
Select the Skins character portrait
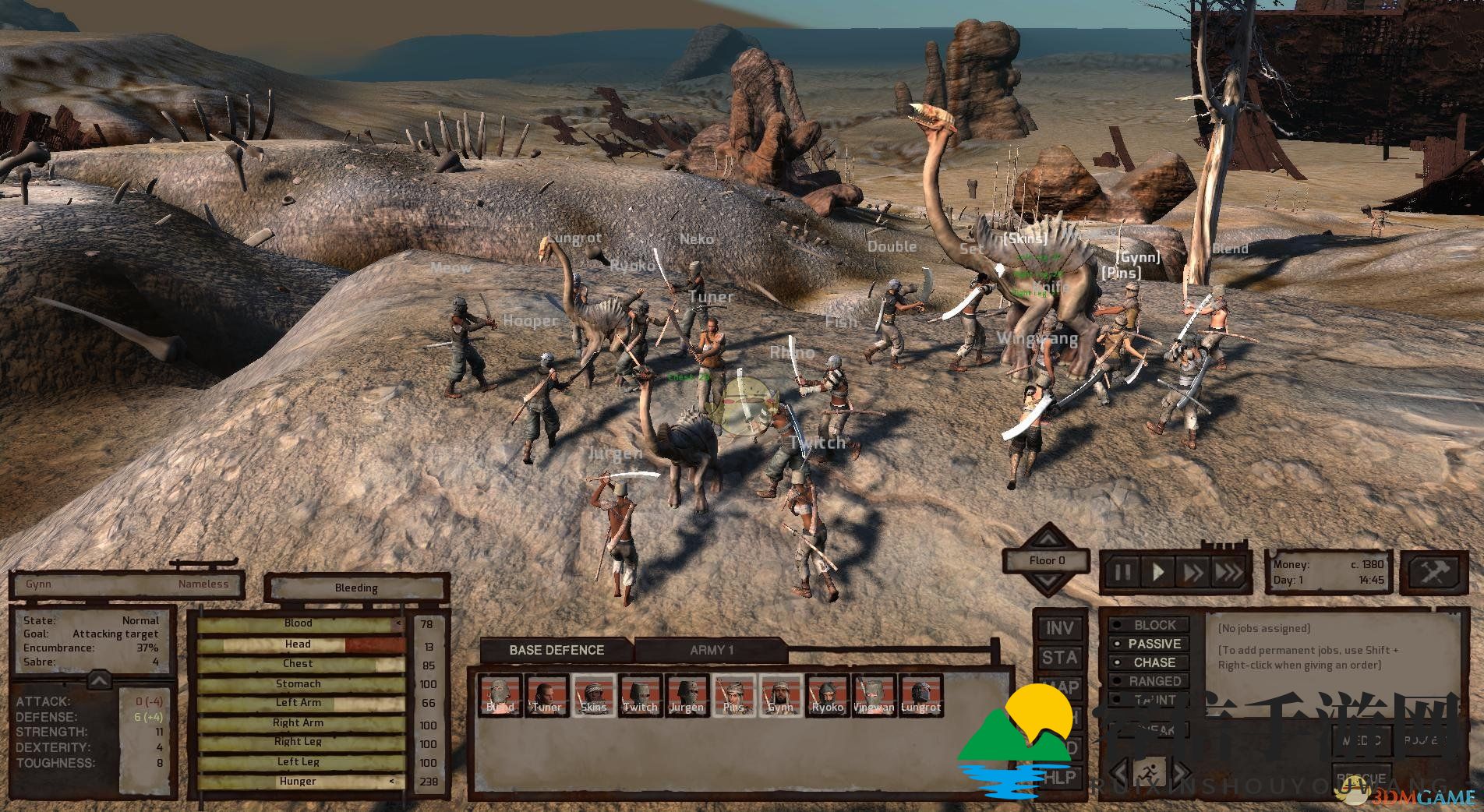[593, 695]
